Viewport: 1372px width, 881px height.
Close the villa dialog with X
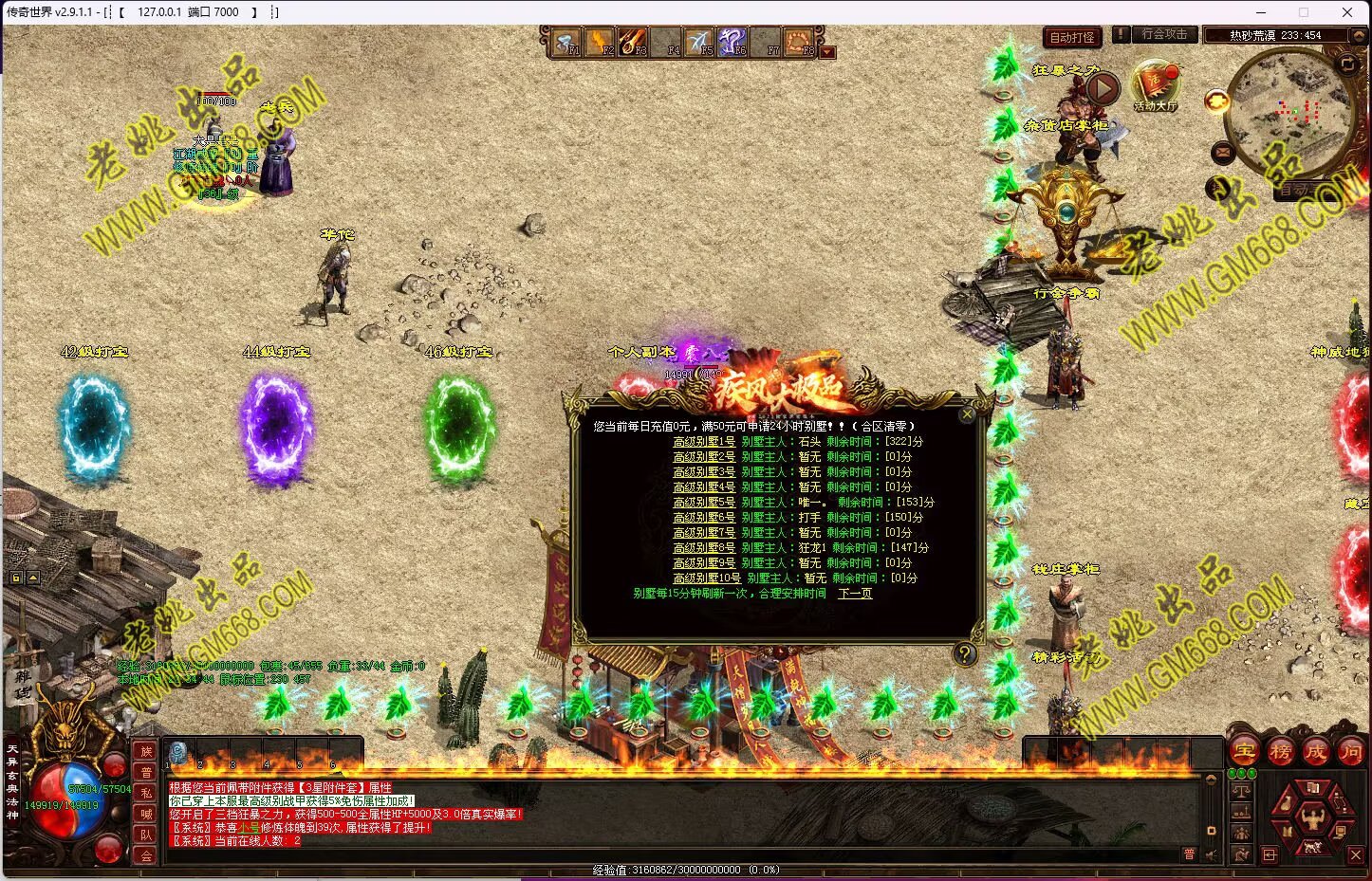[x=967, y=414]
